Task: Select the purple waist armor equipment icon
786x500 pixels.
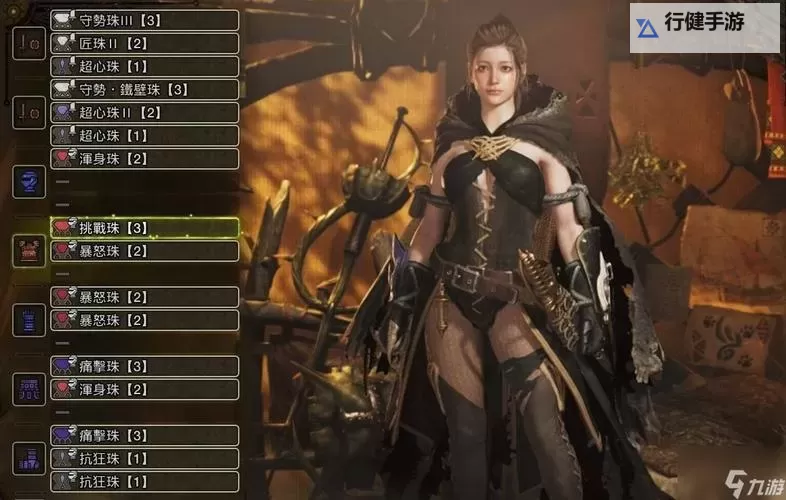Action: (28, 388)
